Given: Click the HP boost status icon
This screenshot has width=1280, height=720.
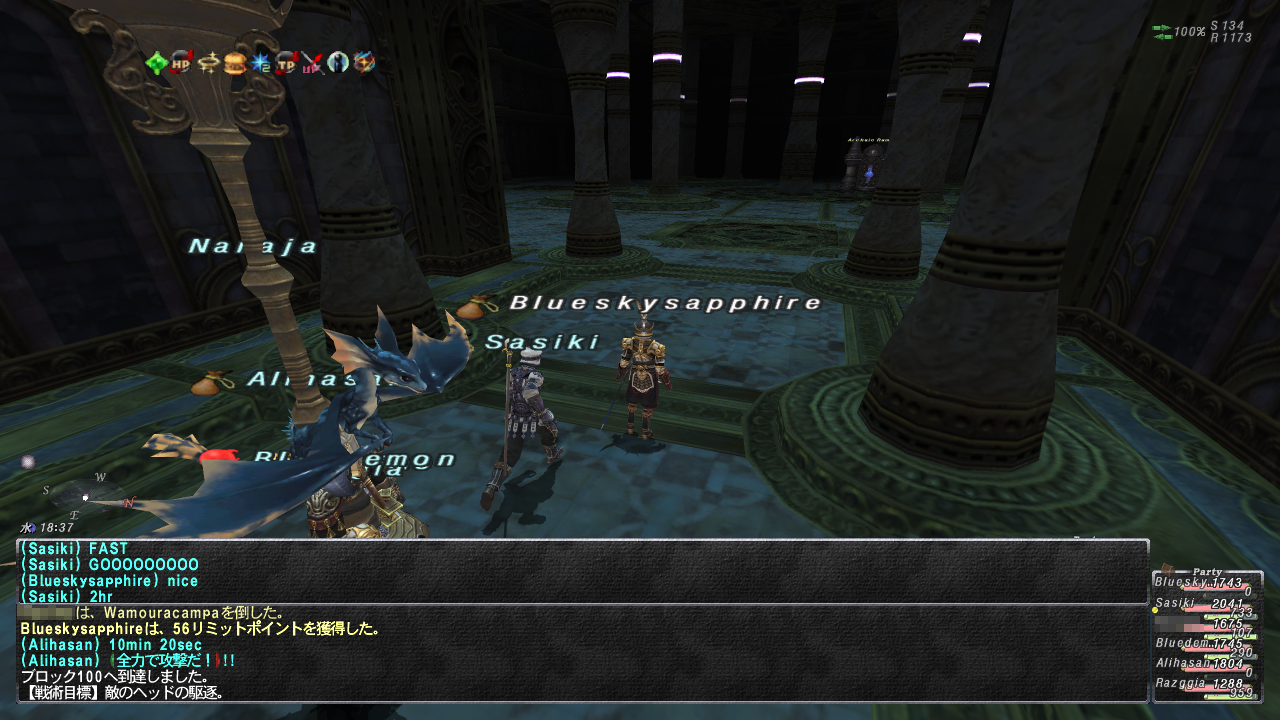Looking at the screenshot, I should (182, 63).
